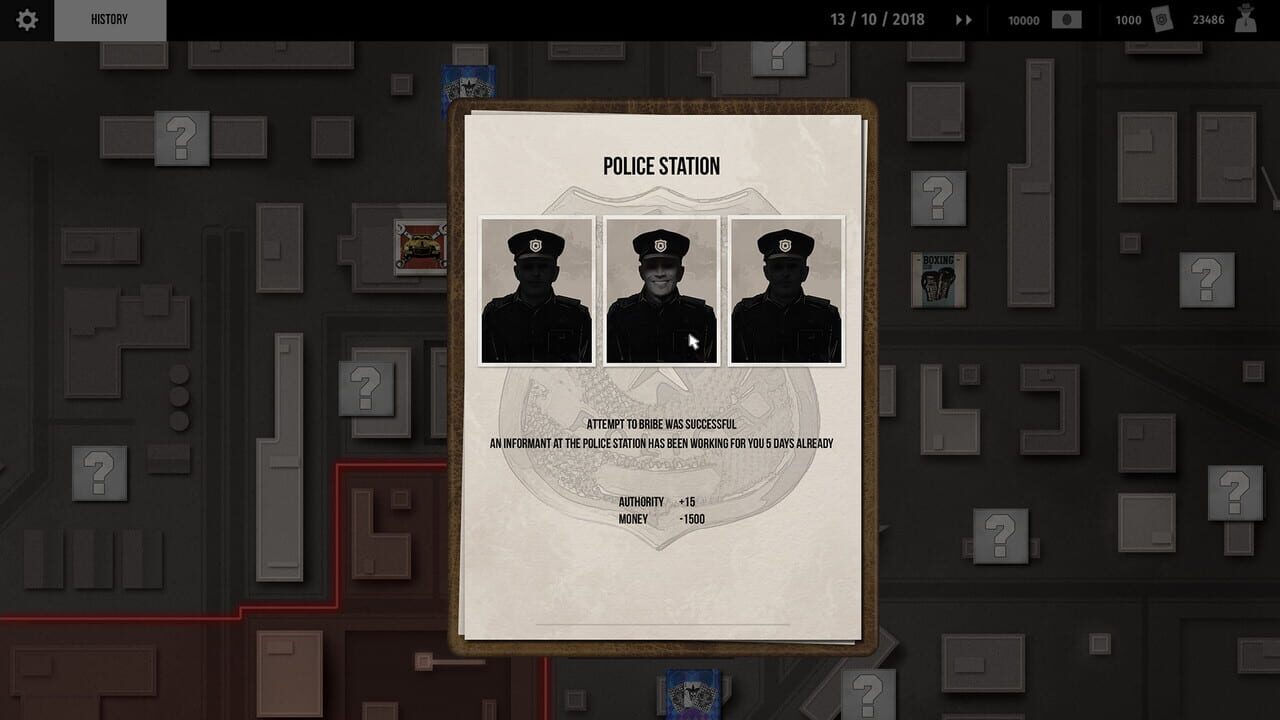The image size is (1280, 720).
Task: Select the AUTHORITY +15 stat line
Action: pyautogui.click(x=655, y=502)
